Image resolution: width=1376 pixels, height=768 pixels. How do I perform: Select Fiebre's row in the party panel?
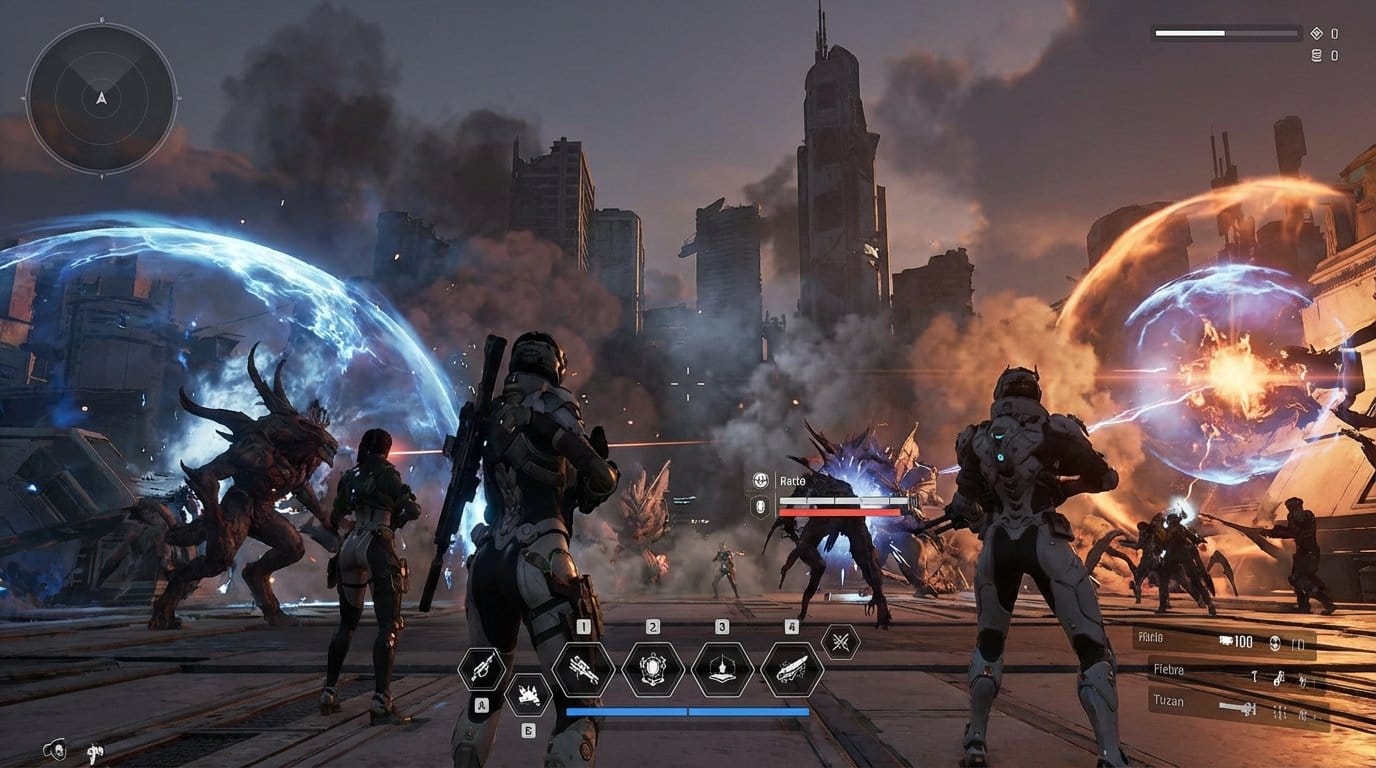[x=1168, y=670]
